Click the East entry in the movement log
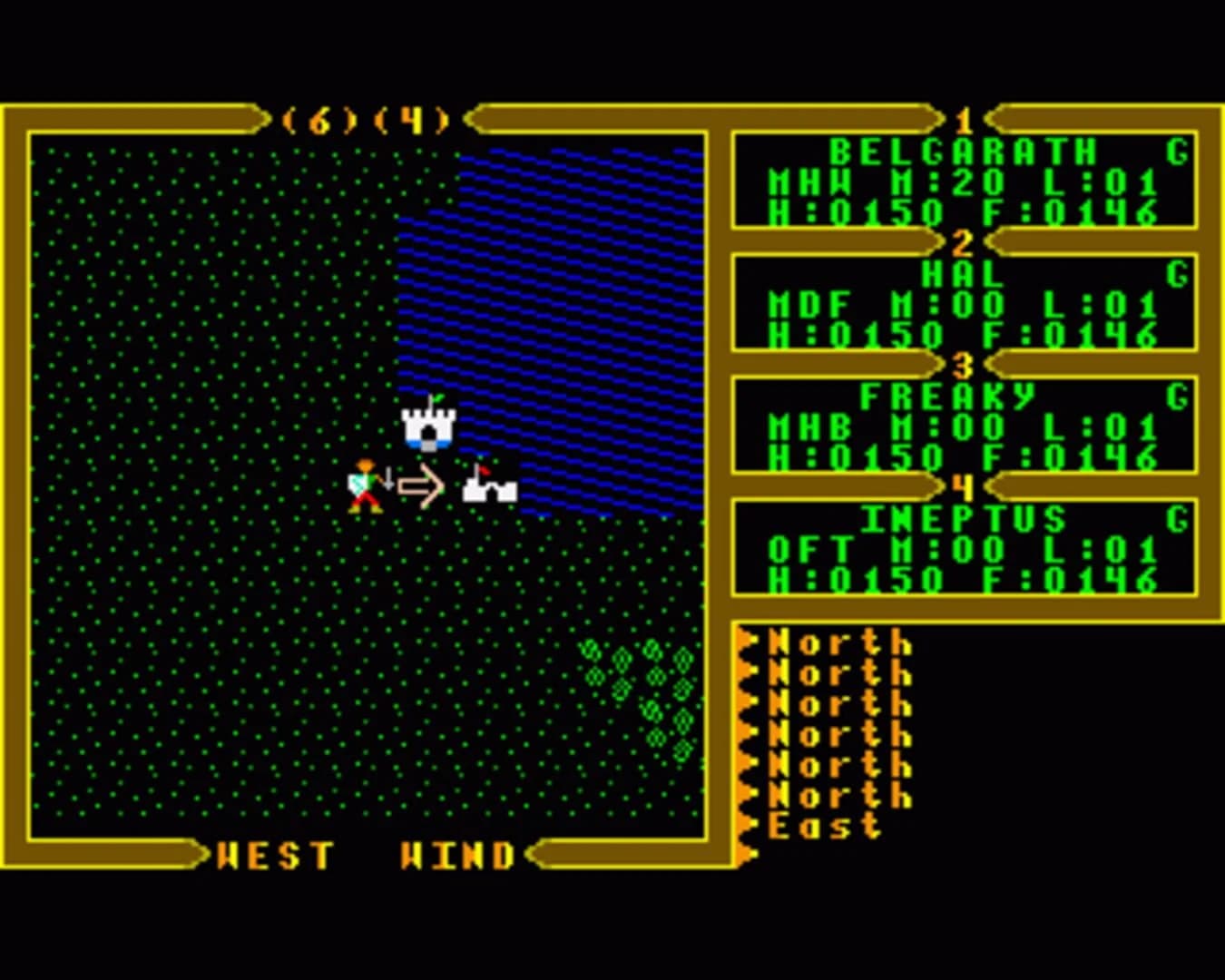1225x980 pixels. coord(821,827)
